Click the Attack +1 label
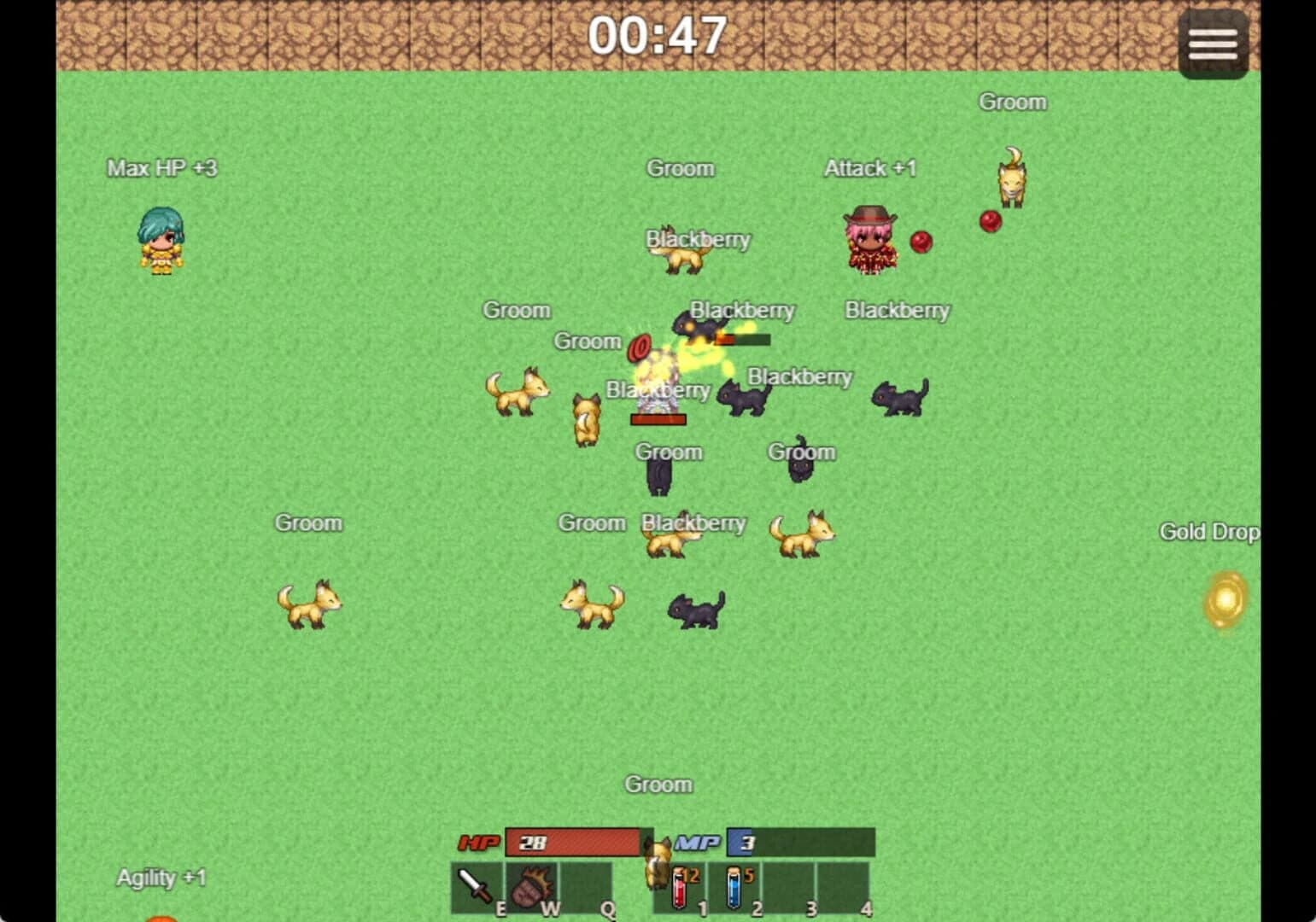1316x922 pixels. [x=869, y=168]
